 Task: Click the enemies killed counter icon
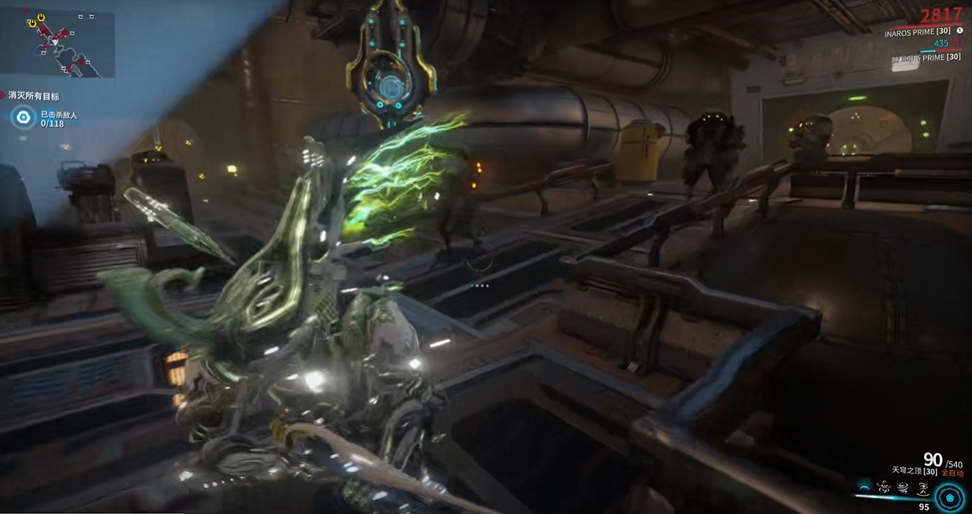(x=23, y=118)
